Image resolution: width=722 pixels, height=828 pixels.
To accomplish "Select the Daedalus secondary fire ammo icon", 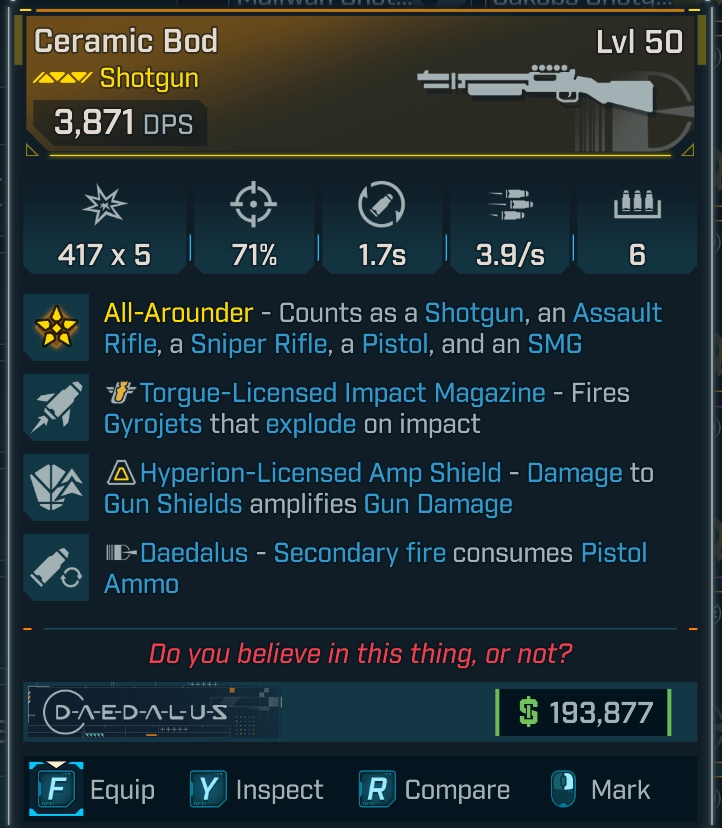I will [x=59, y=566].
